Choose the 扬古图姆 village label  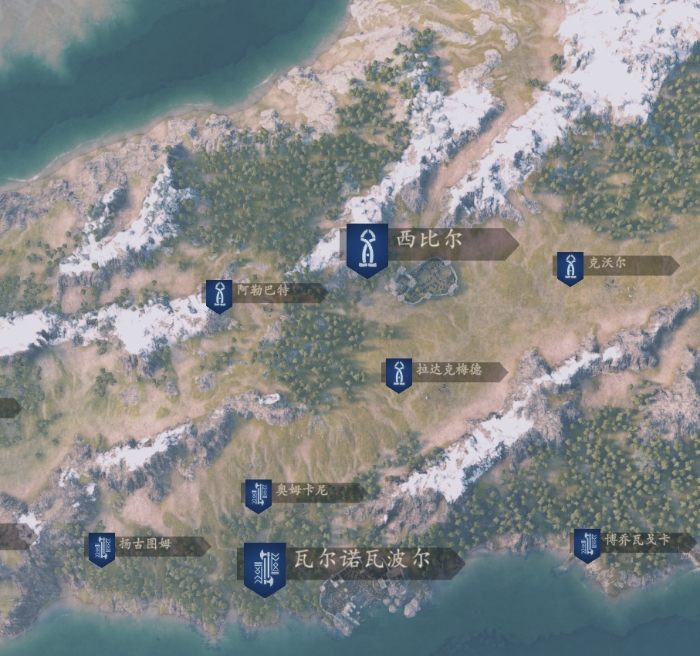[x=146, y=546]
